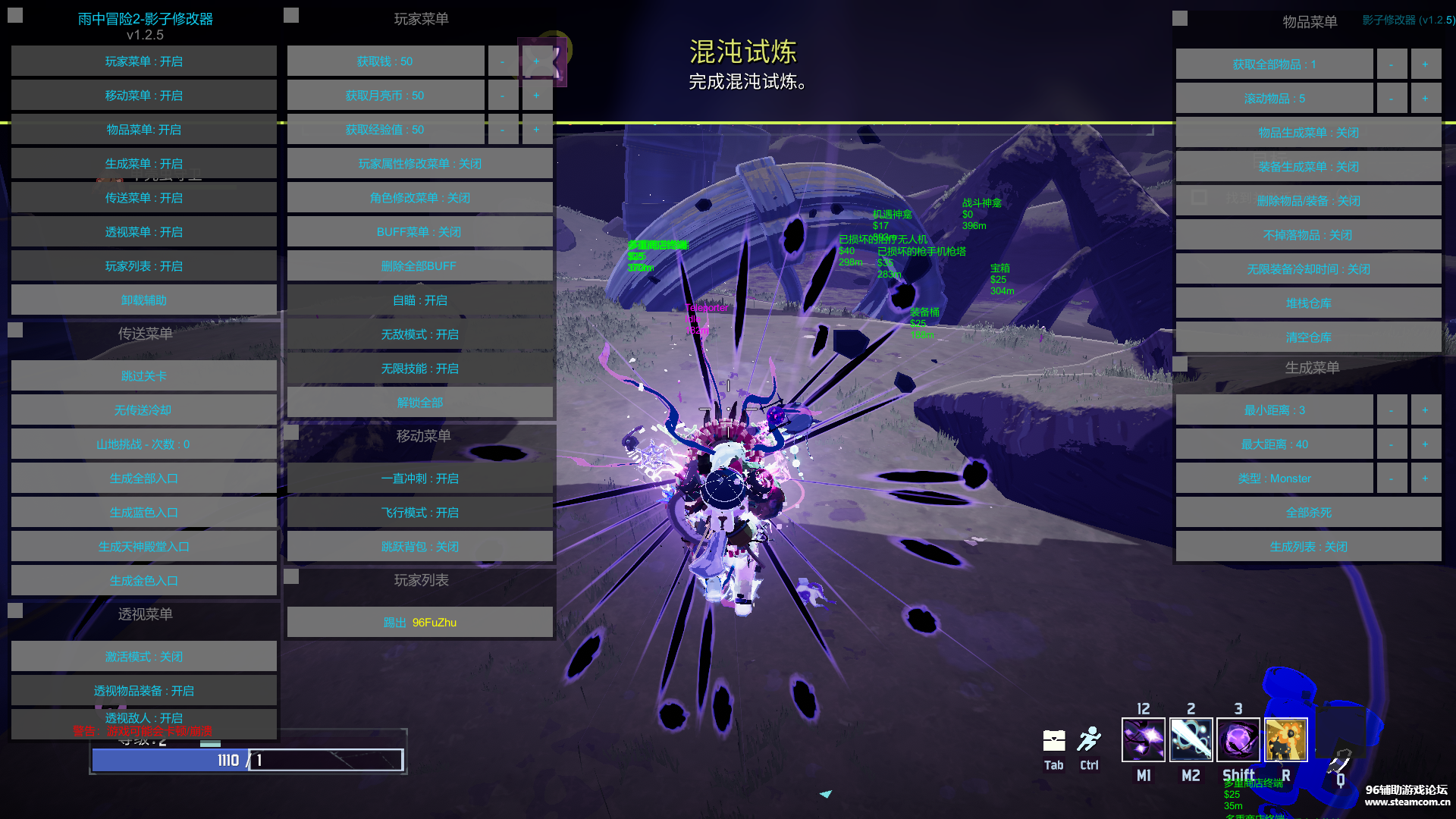Toggle 玩家菜单 in the trainer menu
The width and height of the screenshot is (1456, 819).
click(x=143, y=61)
